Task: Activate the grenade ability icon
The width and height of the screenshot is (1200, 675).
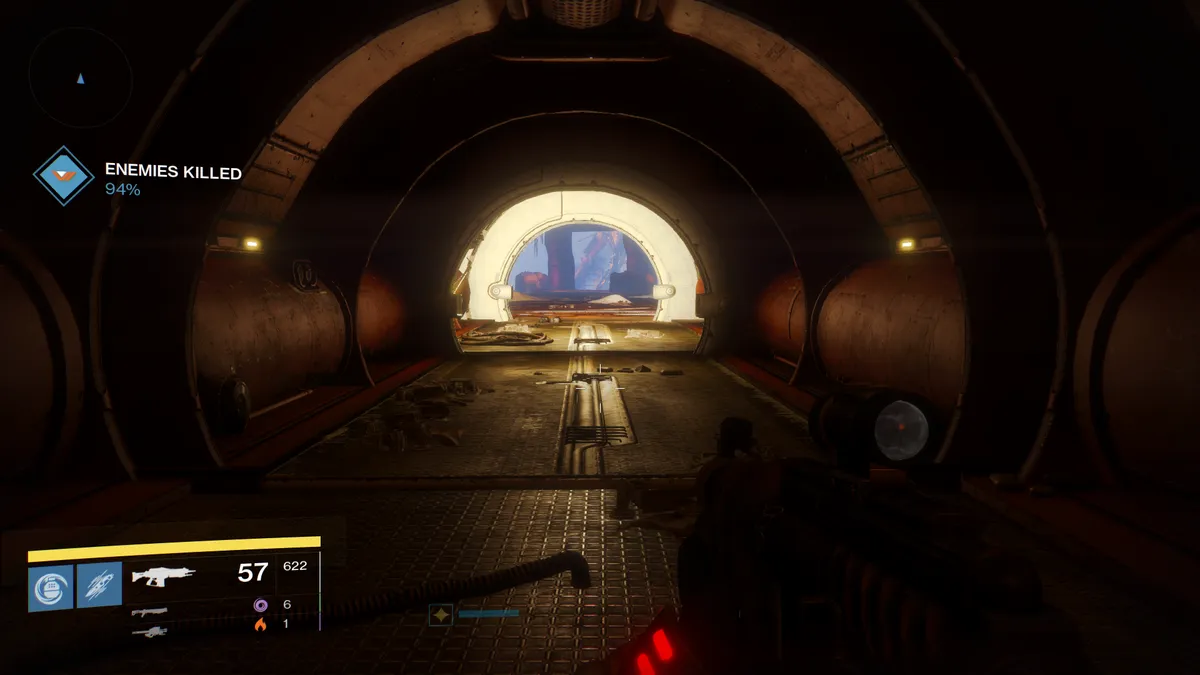Action: click(51, 586)
